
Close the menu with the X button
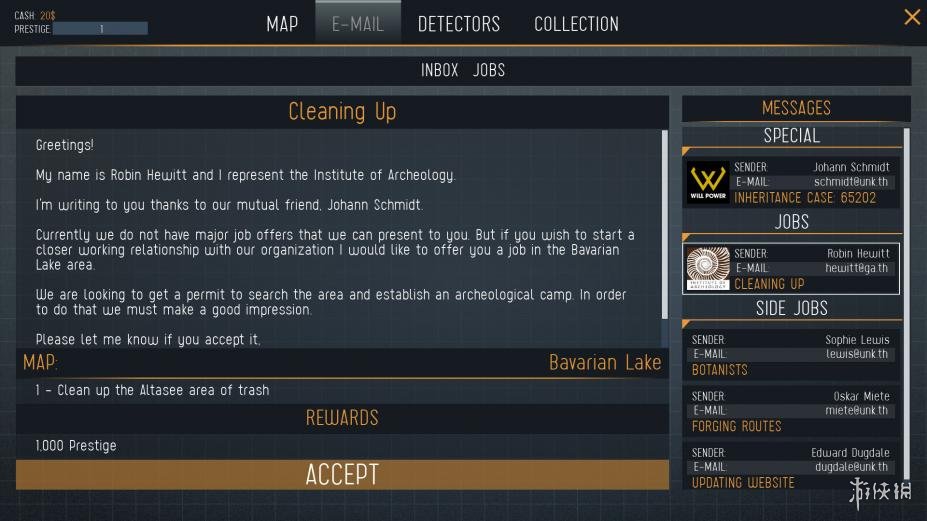coord(912,17)
